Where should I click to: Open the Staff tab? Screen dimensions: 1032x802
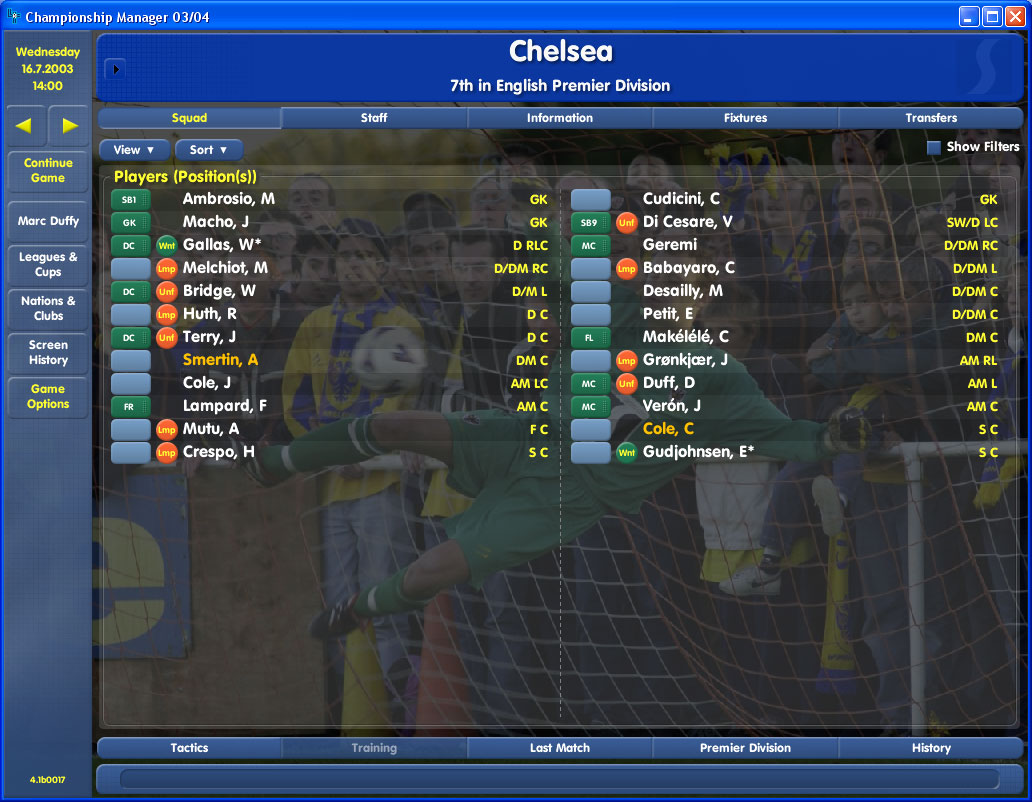(374, 118)
